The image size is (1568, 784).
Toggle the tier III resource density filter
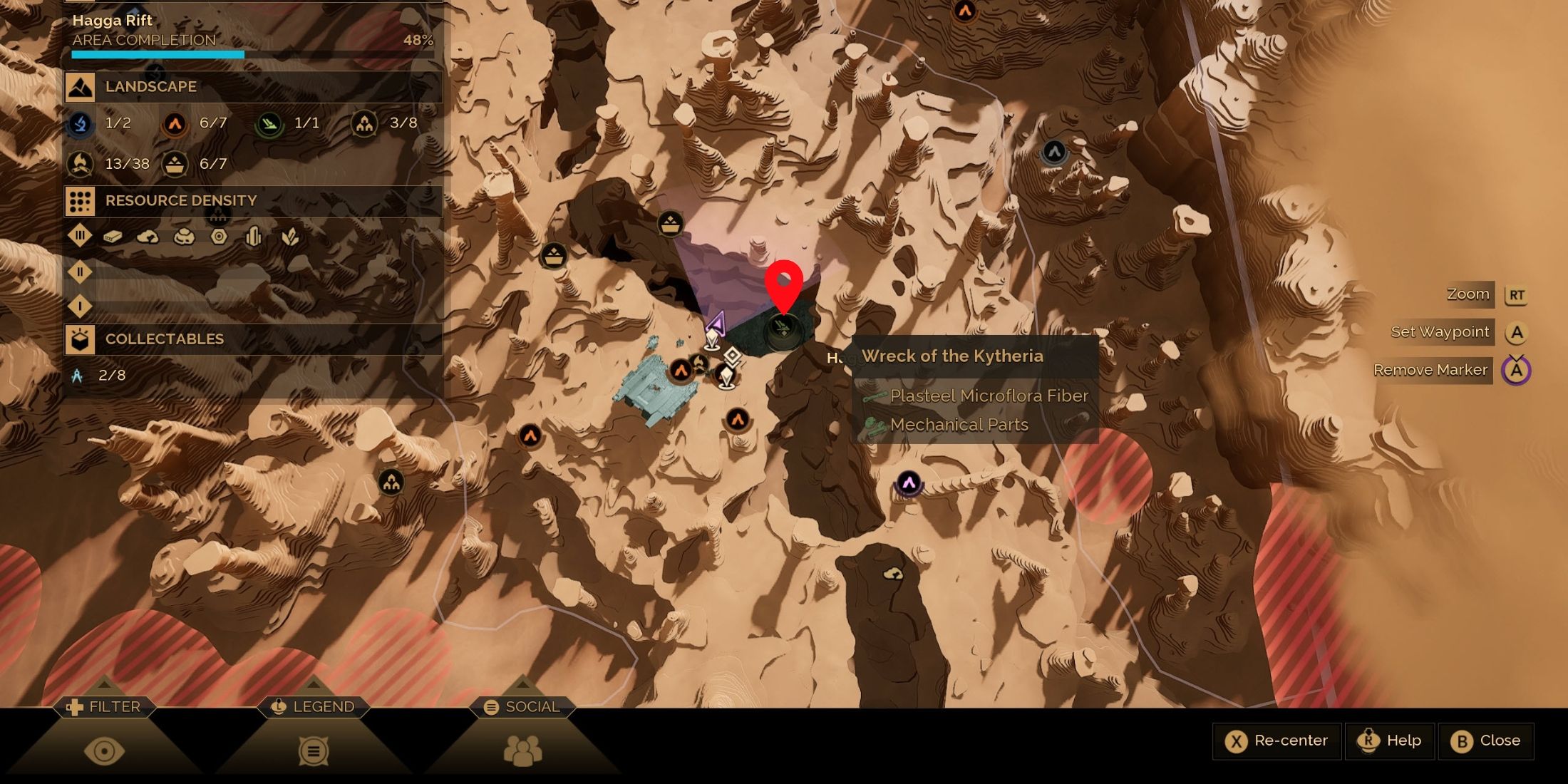click(x=81, y=237)
